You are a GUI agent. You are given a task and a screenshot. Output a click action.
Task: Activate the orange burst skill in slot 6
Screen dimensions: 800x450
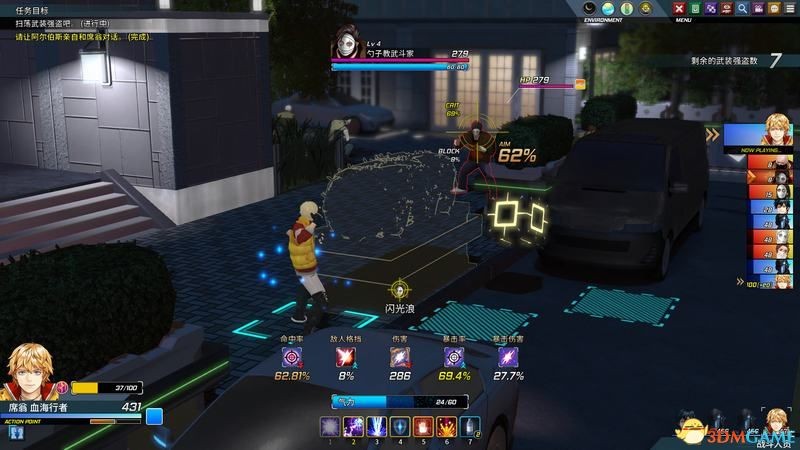(447, 426)
